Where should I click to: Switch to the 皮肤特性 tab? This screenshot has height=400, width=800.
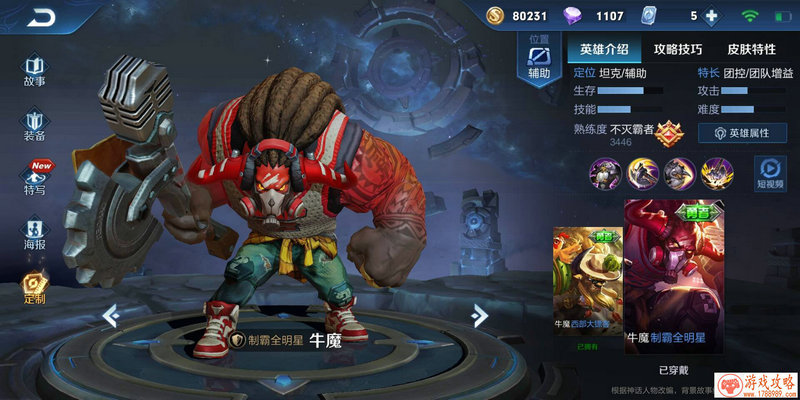[750, 49]
